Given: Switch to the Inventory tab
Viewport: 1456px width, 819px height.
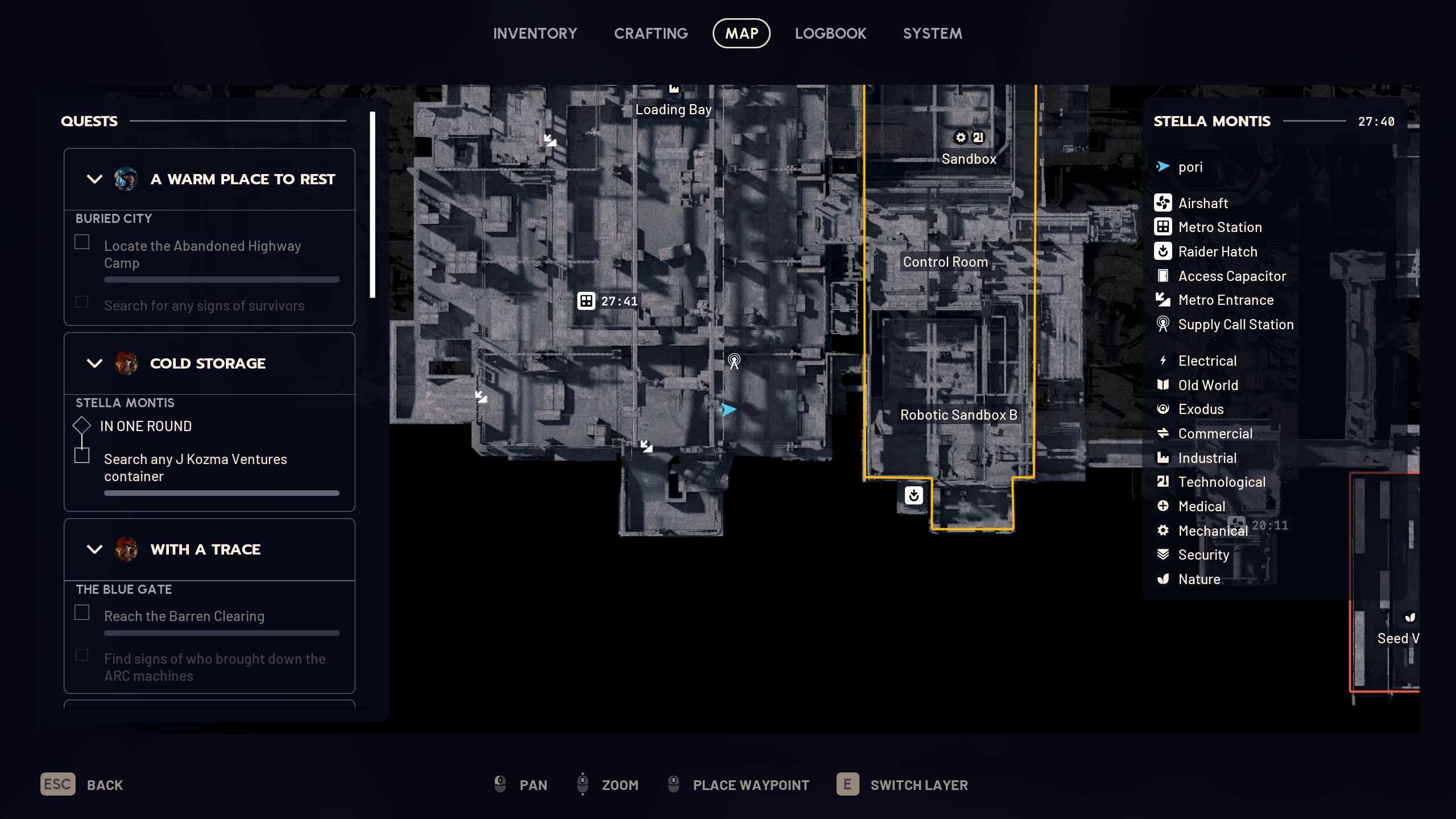Looking at the screenshot, I should coord(535,34).
